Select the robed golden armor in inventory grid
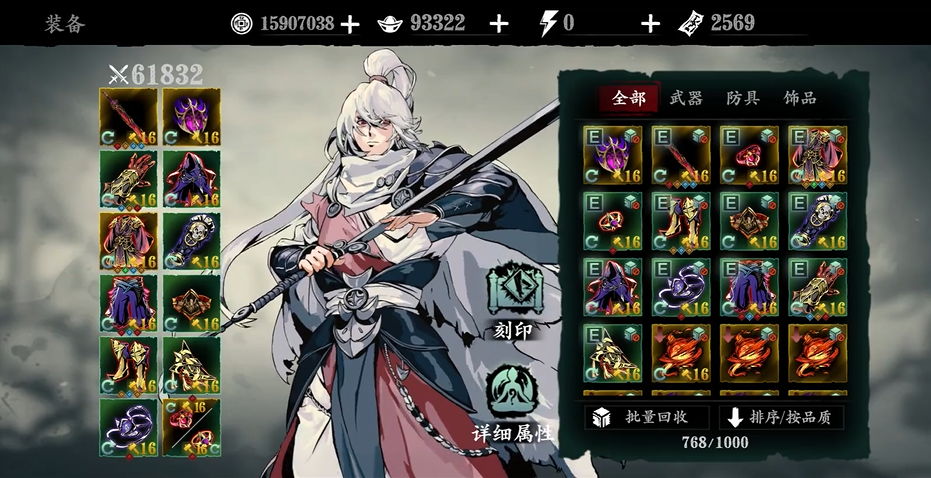This screenshot has width=931, height=478. (x=816, y=154)
